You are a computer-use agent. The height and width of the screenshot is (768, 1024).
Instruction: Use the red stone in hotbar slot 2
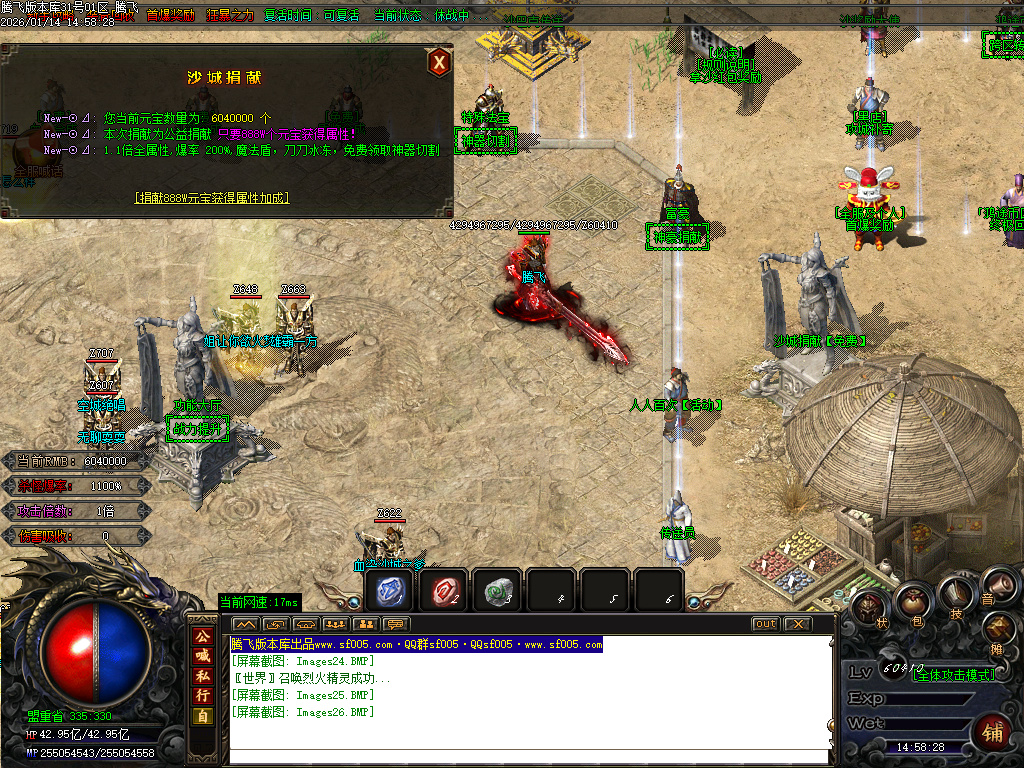(442, 590)
